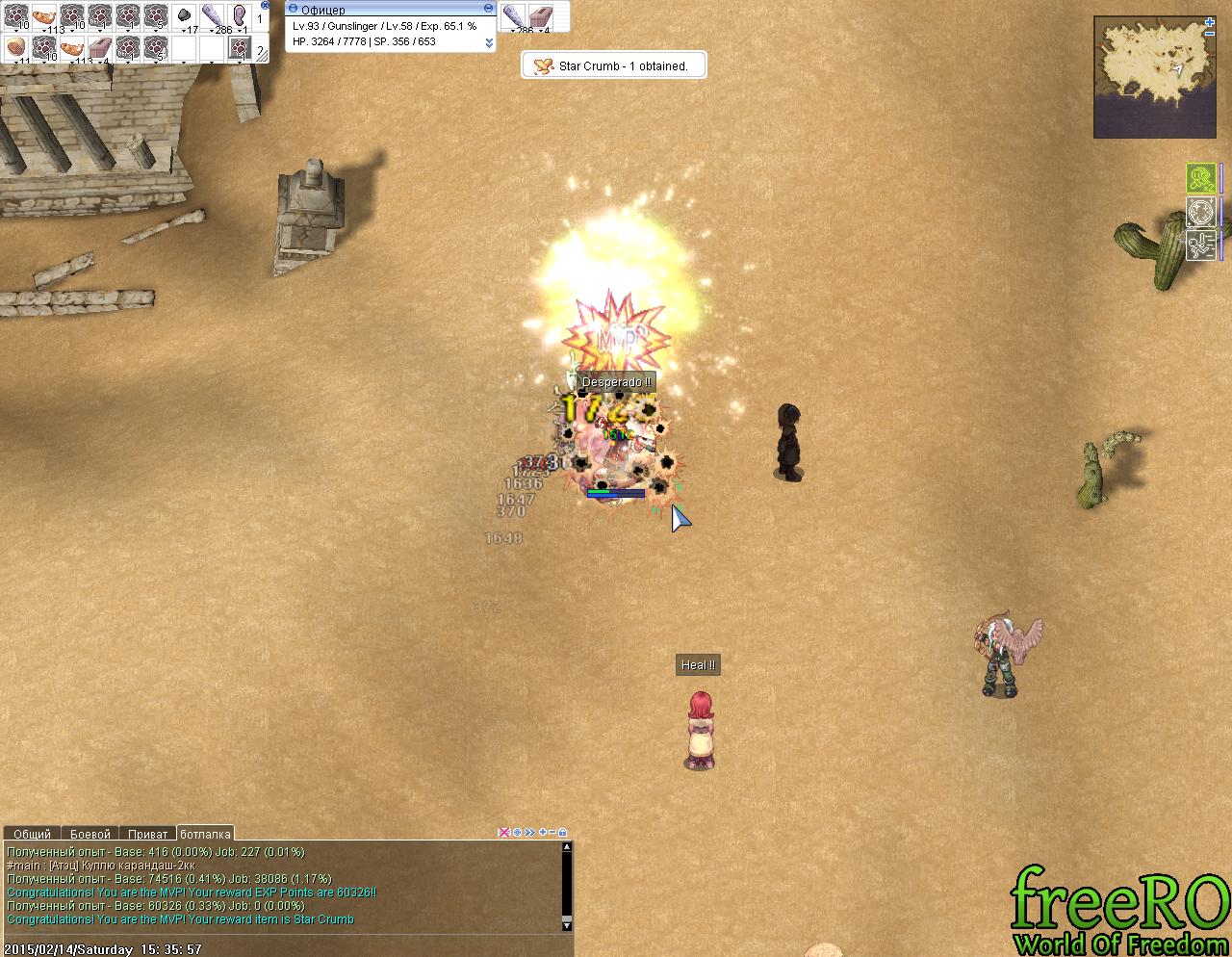The image size is (1232, 957).
Task: Switch to the Общий chat tab
Action: coord(32,834)
